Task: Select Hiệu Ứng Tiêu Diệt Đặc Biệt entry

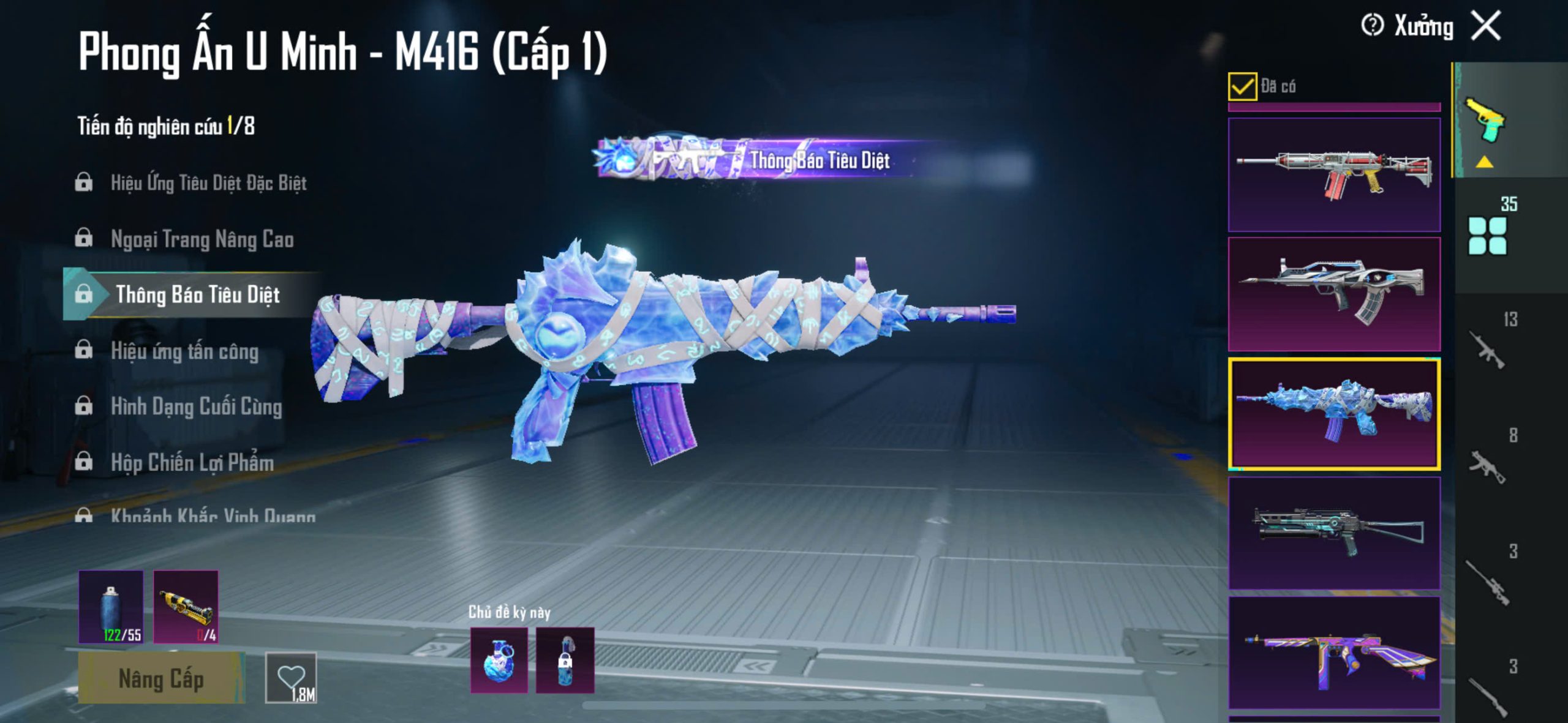Action: click(x=208, y=182)
